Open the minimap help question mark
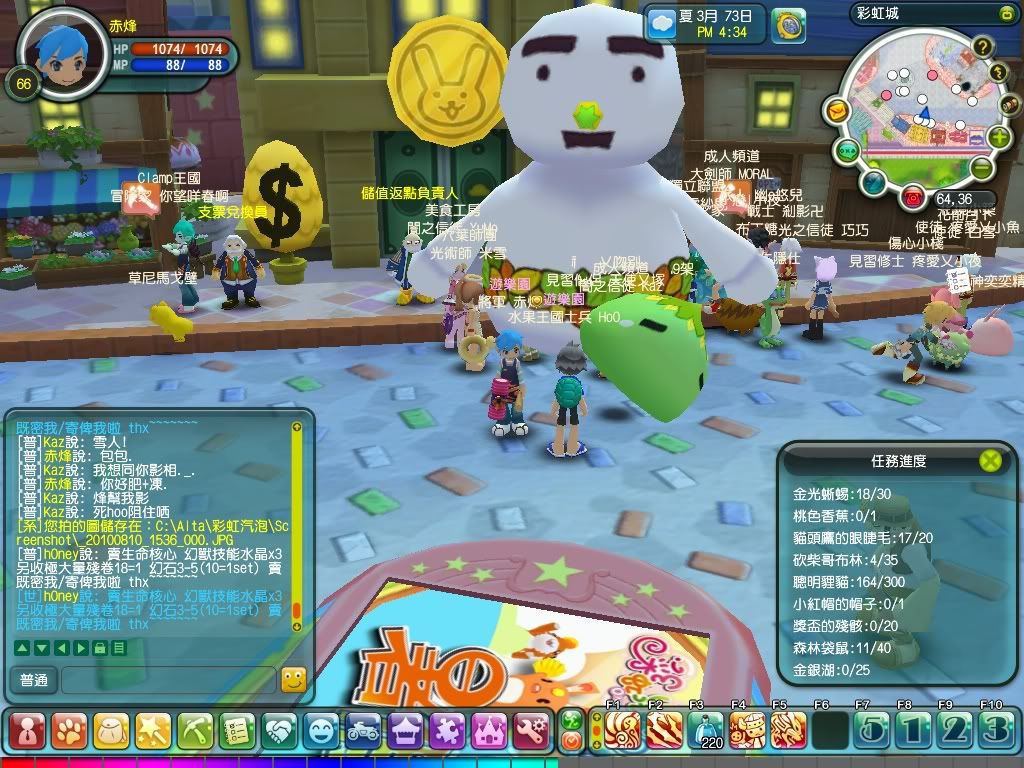This screenshot has width=1024, height=768. (983, 46)
